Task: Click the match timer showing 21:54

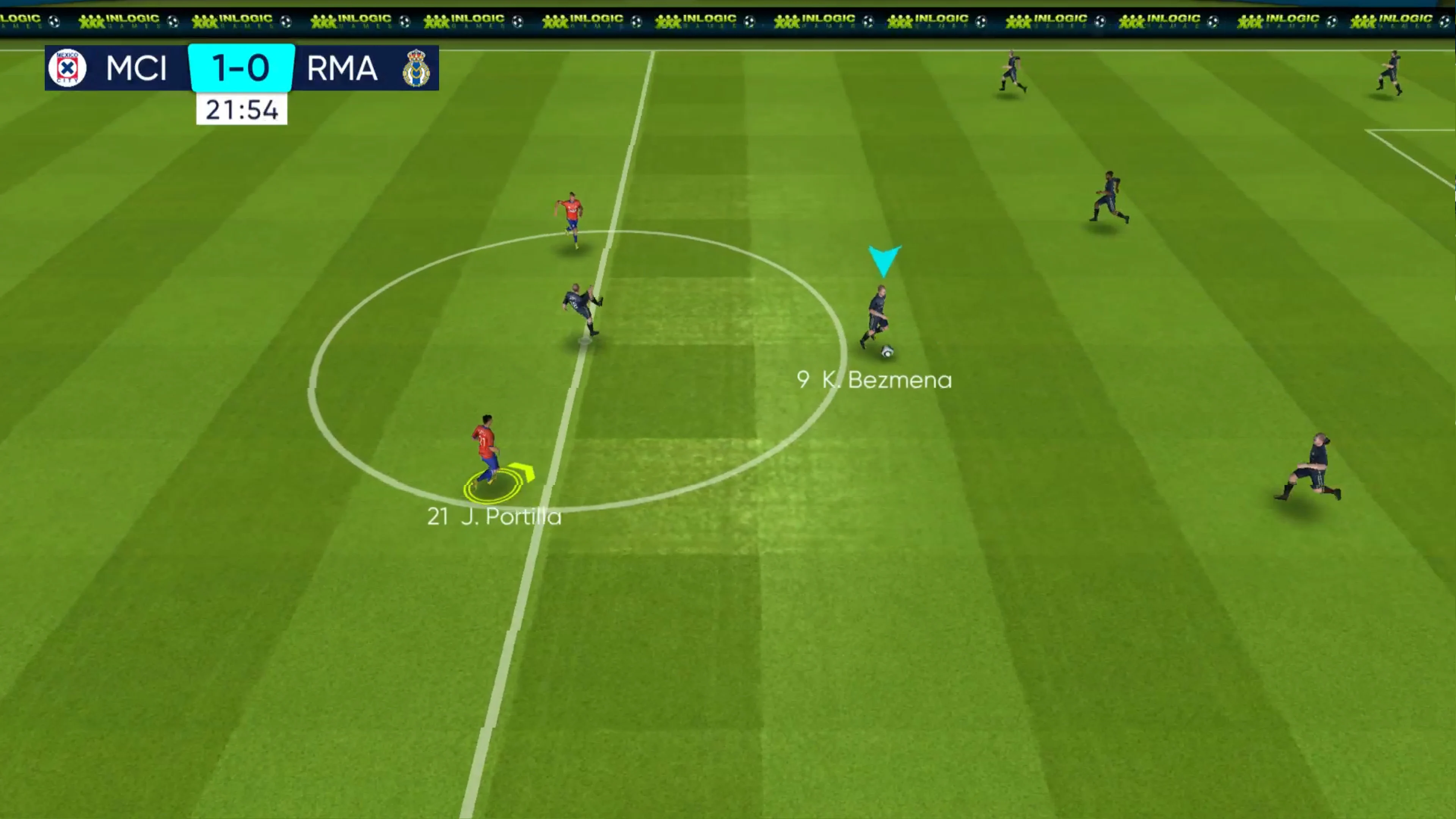Action: pyautogui.click(x=242, y=109)
